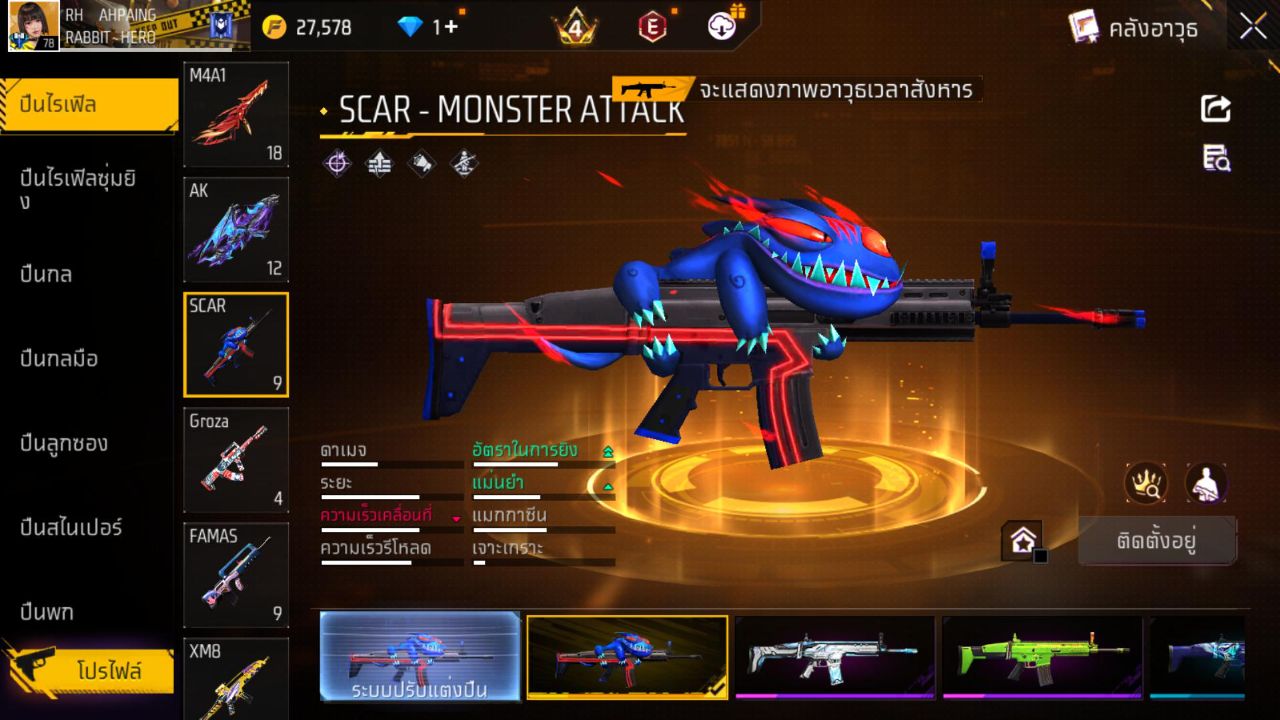Screen dimensions: 1280x720
Task: Click the gold coin balance icon
Action: coord(272,27)
